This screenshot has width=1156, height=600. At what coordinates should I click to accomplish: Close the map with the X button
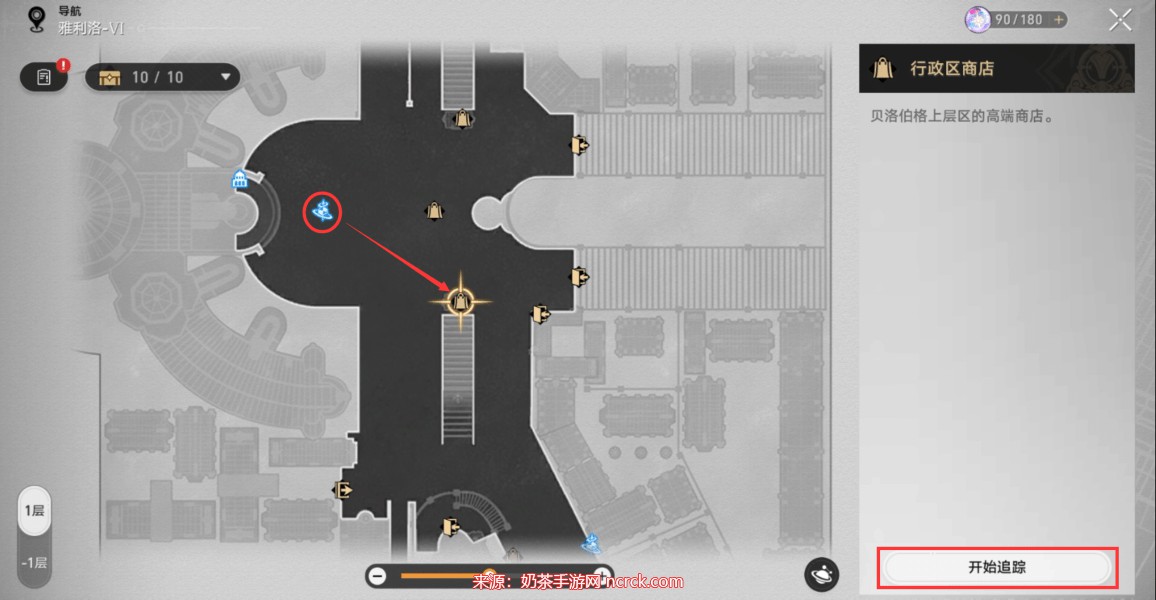pos(1120,19)
